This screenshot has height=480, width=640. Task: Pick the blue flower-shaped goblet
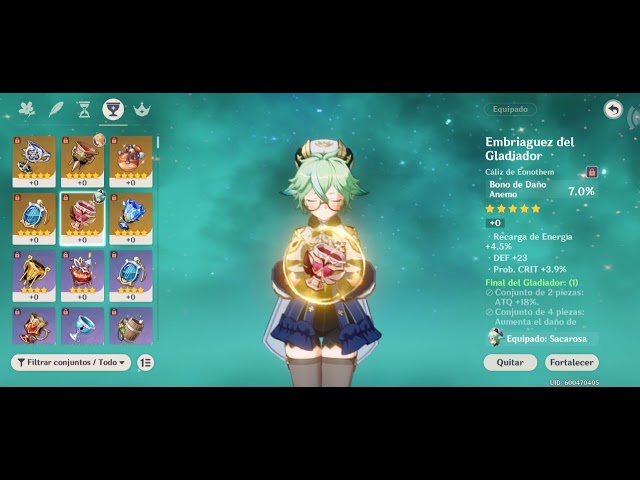(130, 217)
